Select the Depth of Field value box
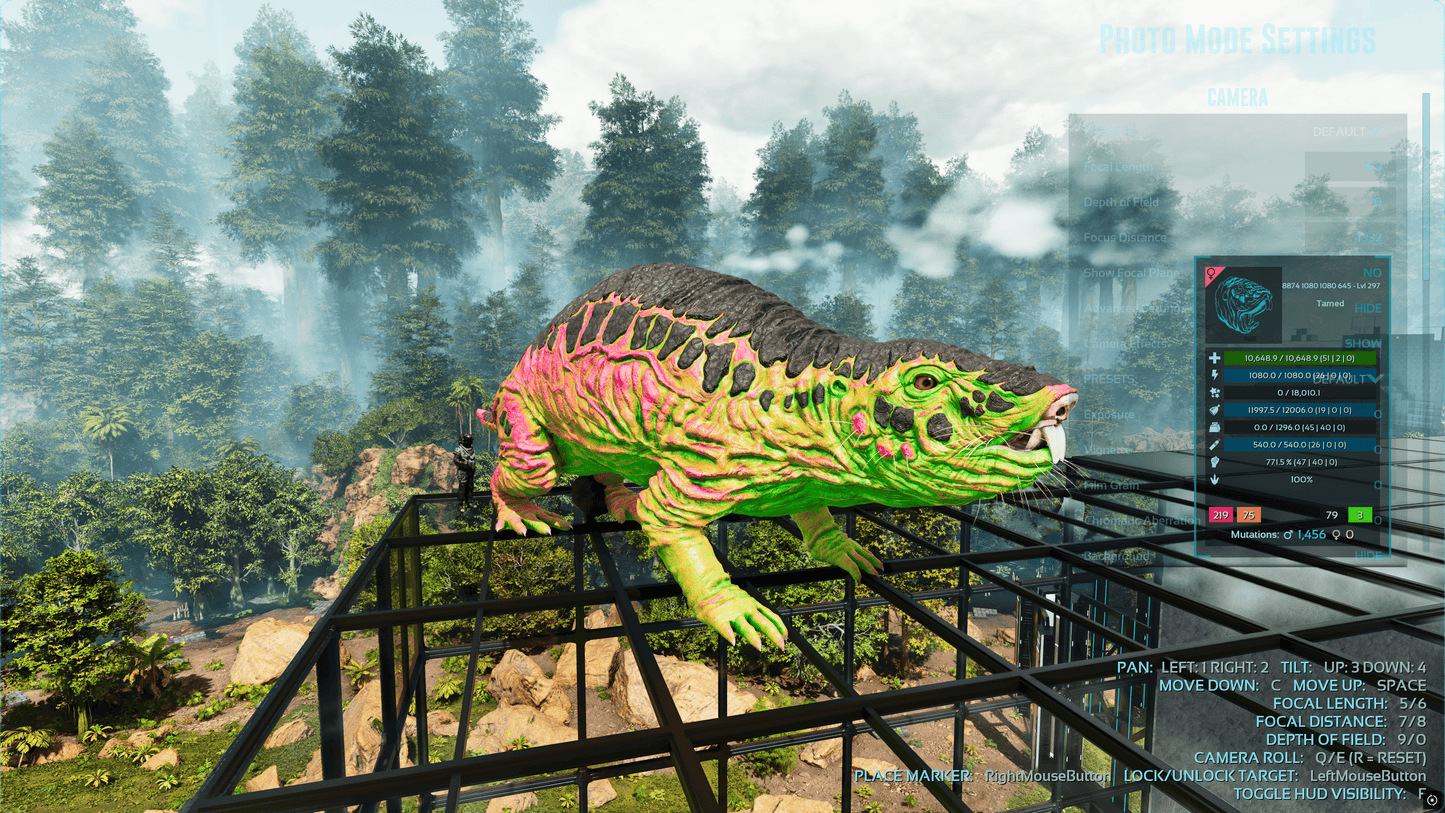1445x813 pixels. point(1346,202)
